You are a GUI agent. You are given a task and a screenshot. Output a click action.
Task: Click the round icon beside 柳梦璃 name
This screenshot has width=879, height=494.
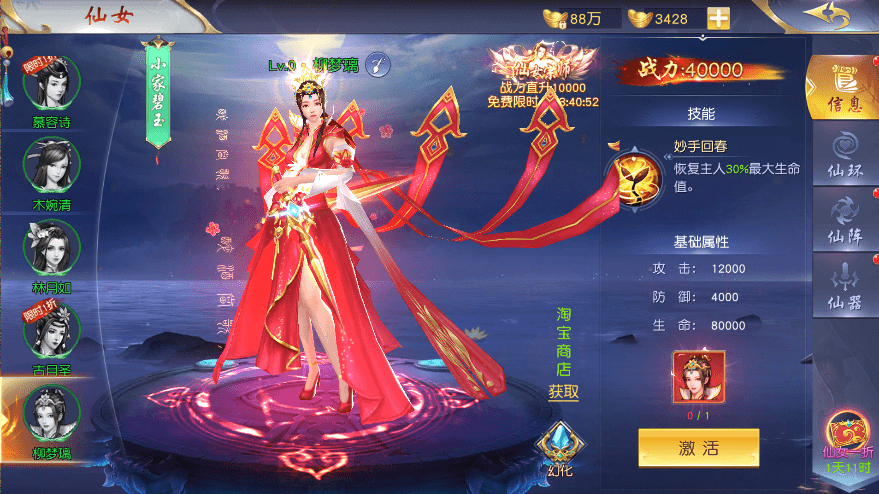(376, 65)
